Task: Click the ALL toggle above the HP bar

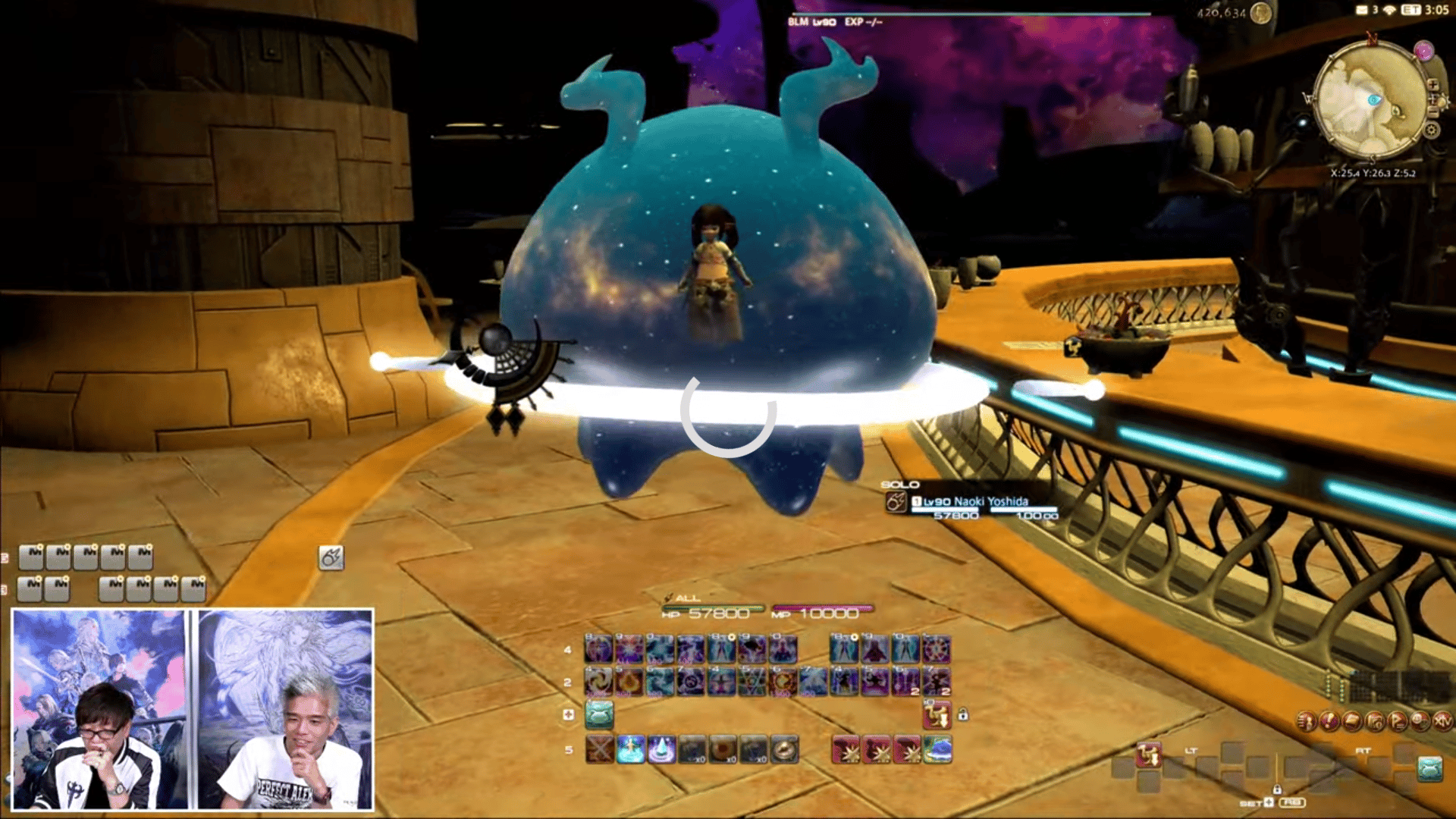Action: coord(685,598)
